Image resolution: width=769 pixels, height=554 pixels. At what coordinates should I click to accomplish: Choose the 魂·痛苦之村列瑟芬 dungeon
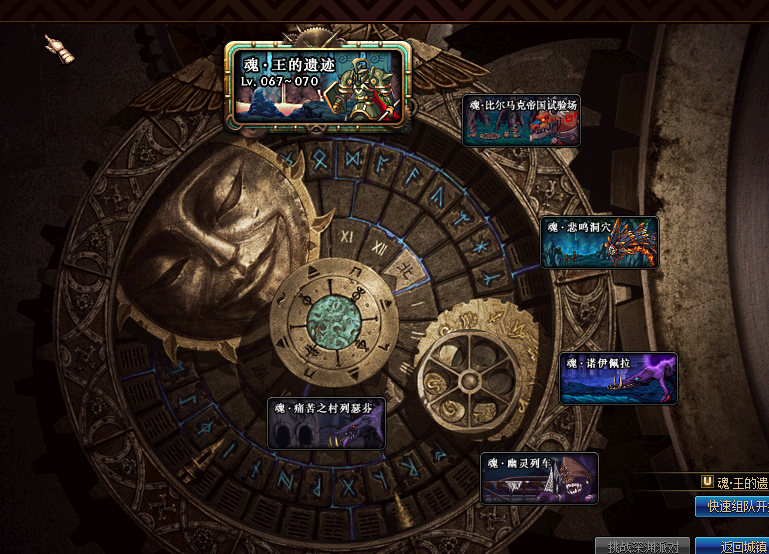tap(326, 423)
